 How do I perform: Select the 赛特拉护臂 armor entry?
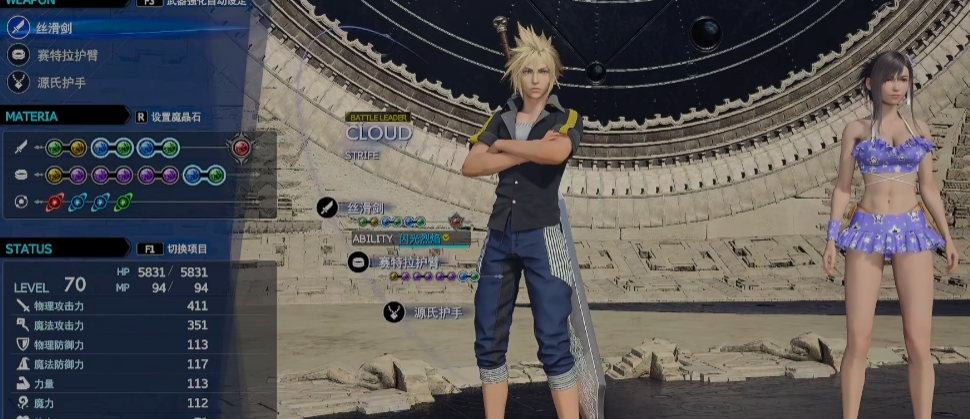(70, 56)
